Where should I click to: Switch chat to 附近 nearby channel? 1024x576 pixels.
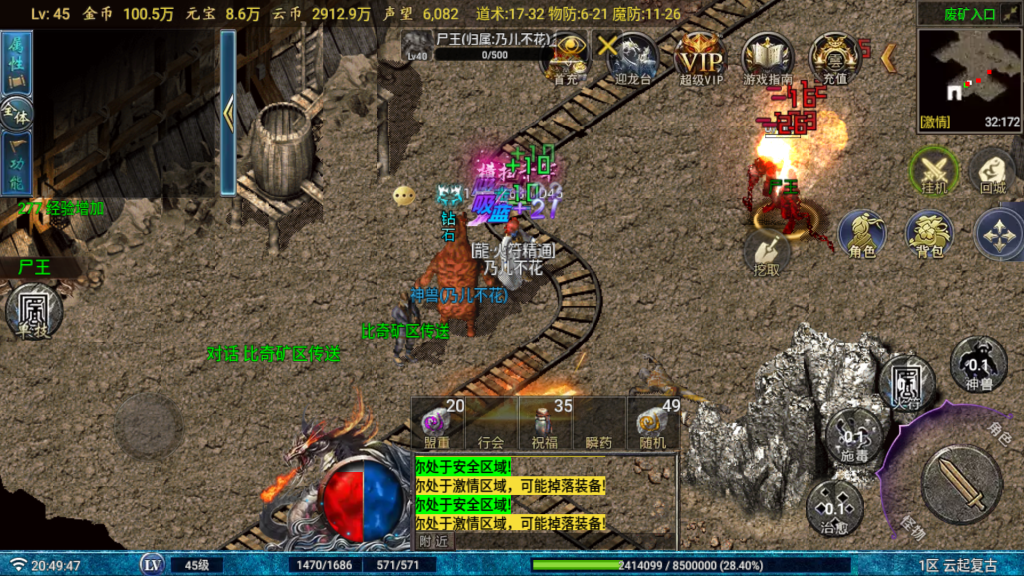(x=433, y=541)
